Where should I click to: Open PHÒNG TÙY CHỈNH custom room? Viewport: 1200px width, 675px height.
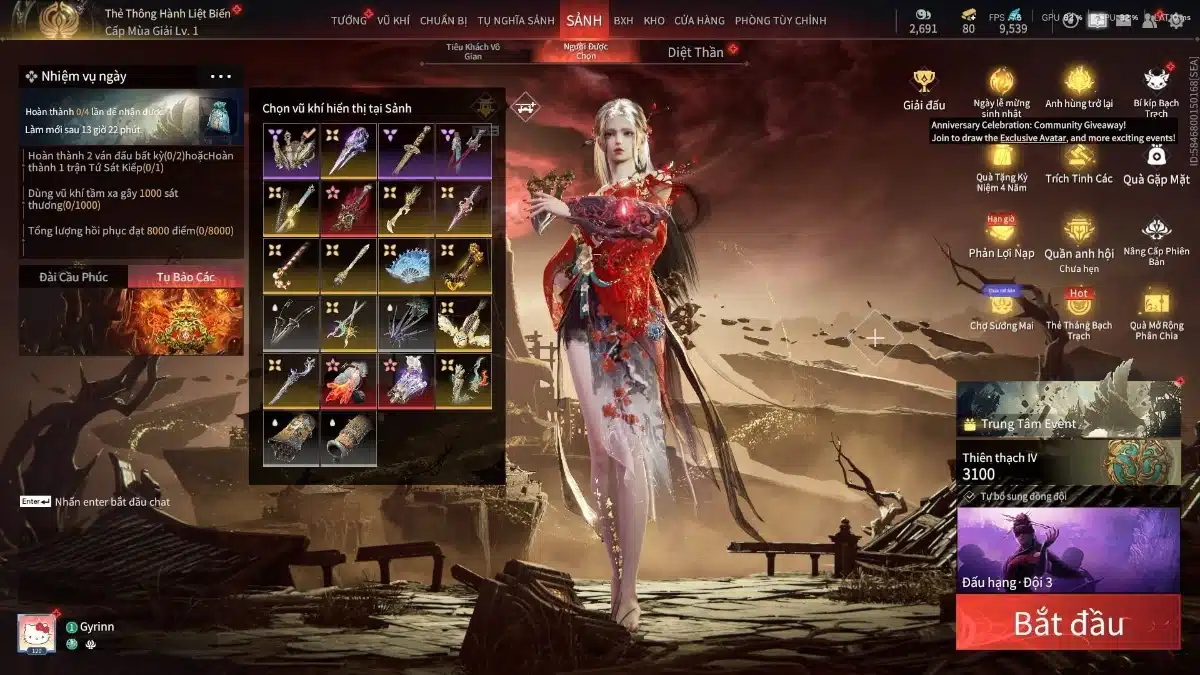[780, 20]
